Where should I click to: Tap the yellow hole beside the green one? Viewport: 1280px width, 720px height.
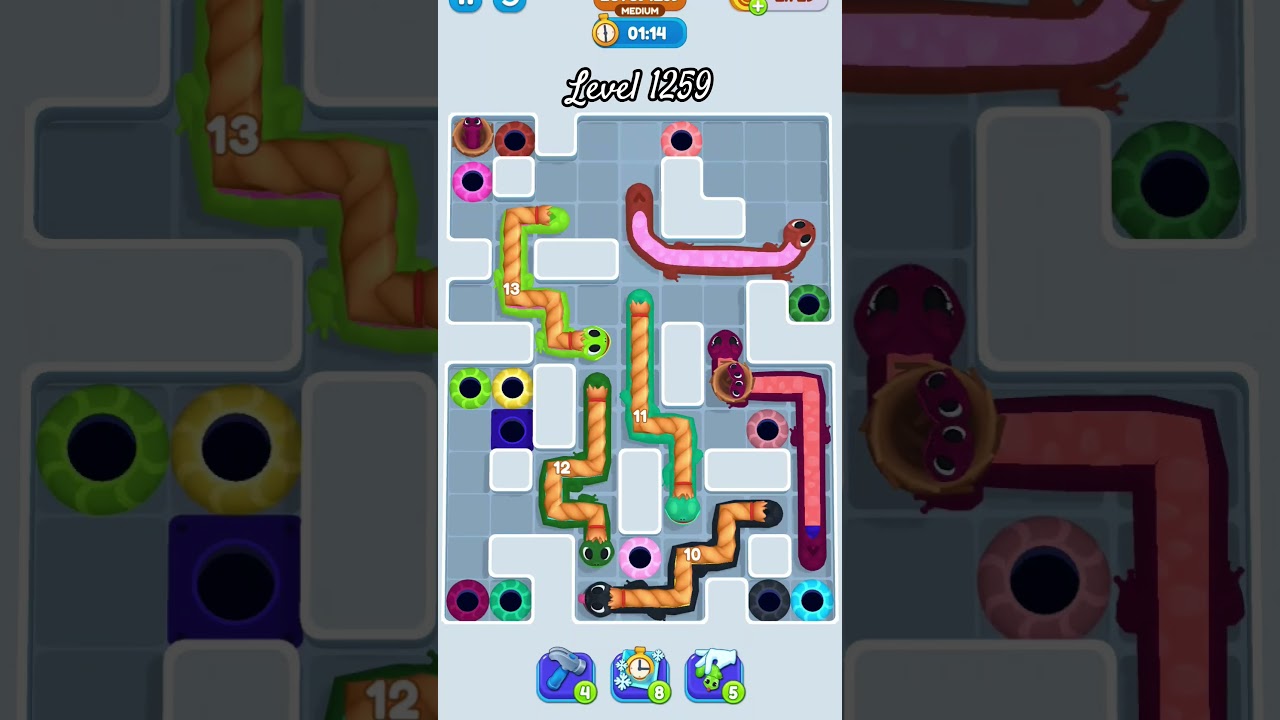[513, 385]
